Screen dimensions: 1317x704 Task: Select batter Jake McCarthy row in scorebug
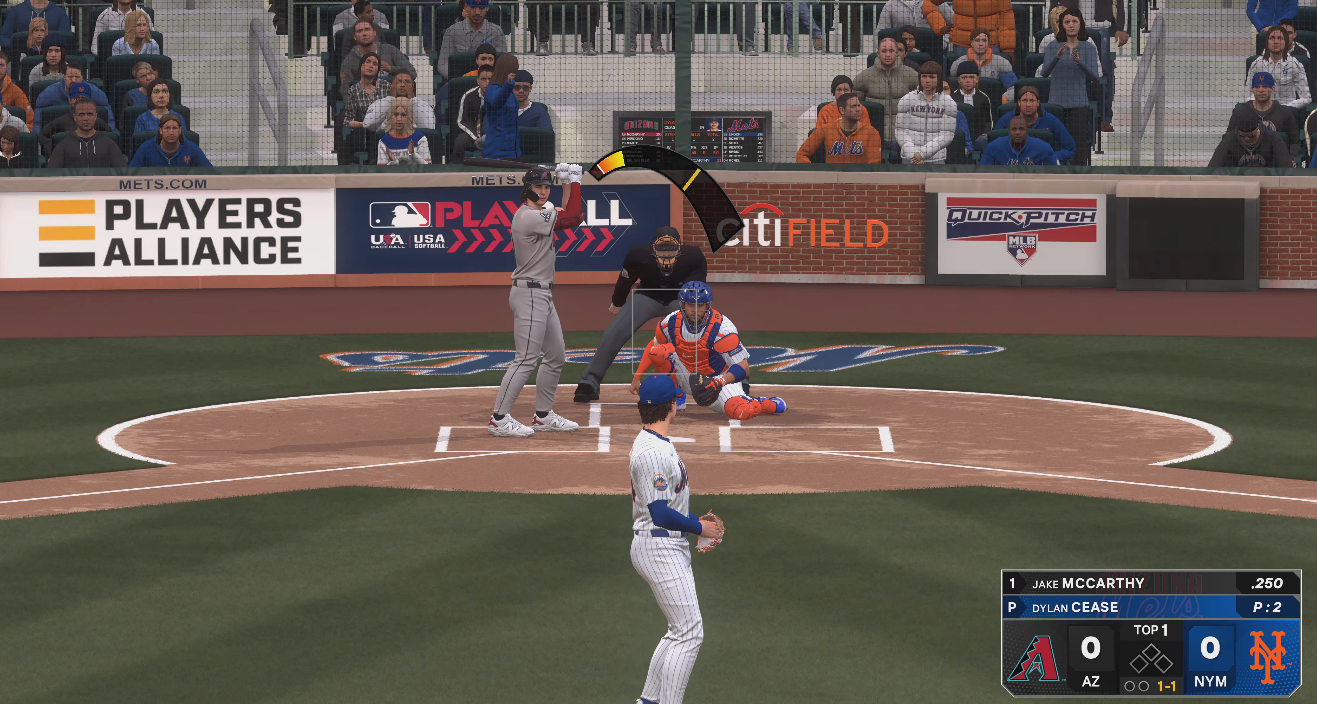tap(1150, 583)
